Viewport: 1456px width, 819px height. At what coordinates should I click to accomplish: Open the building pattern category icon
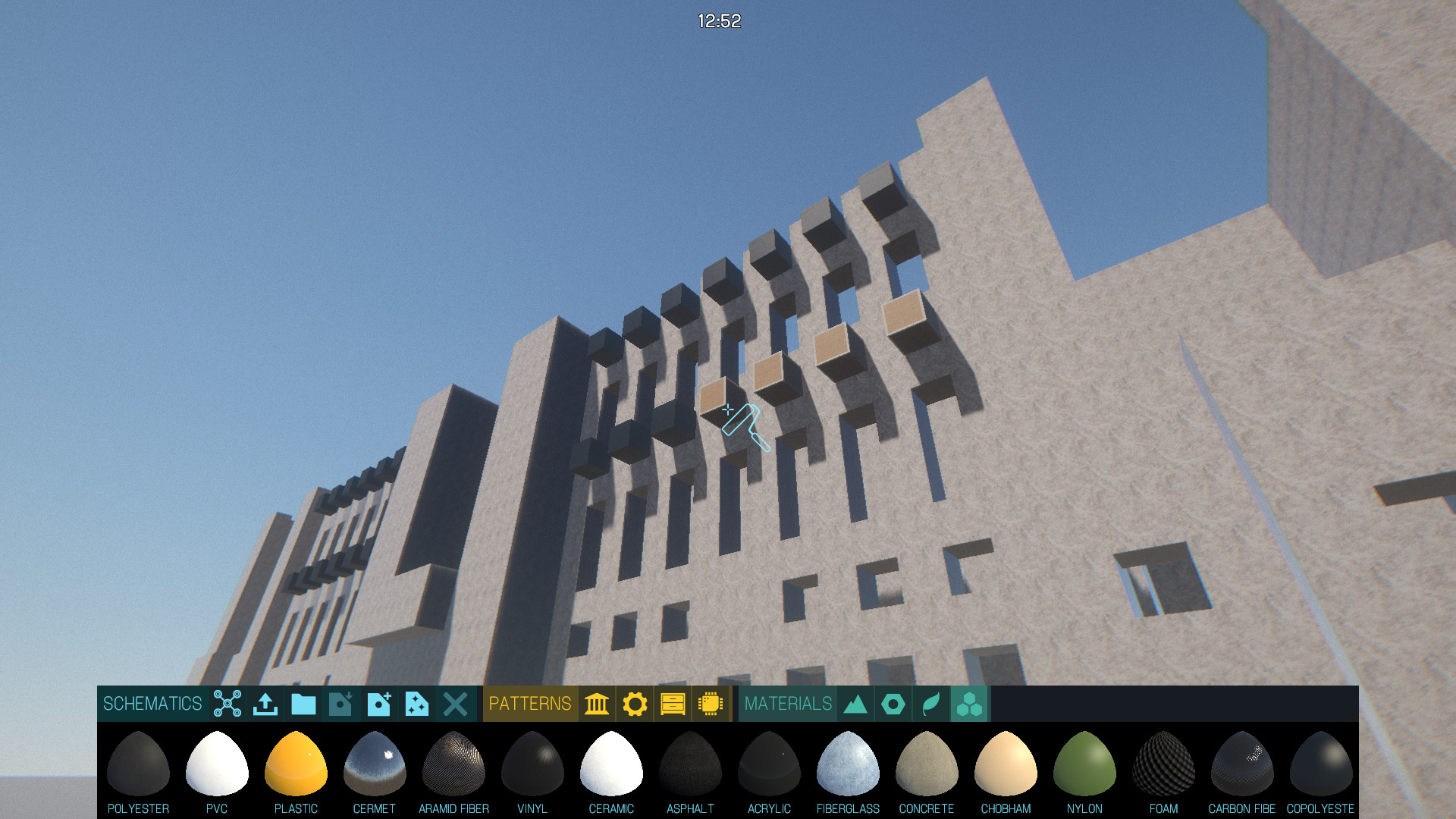coord(597,704)
